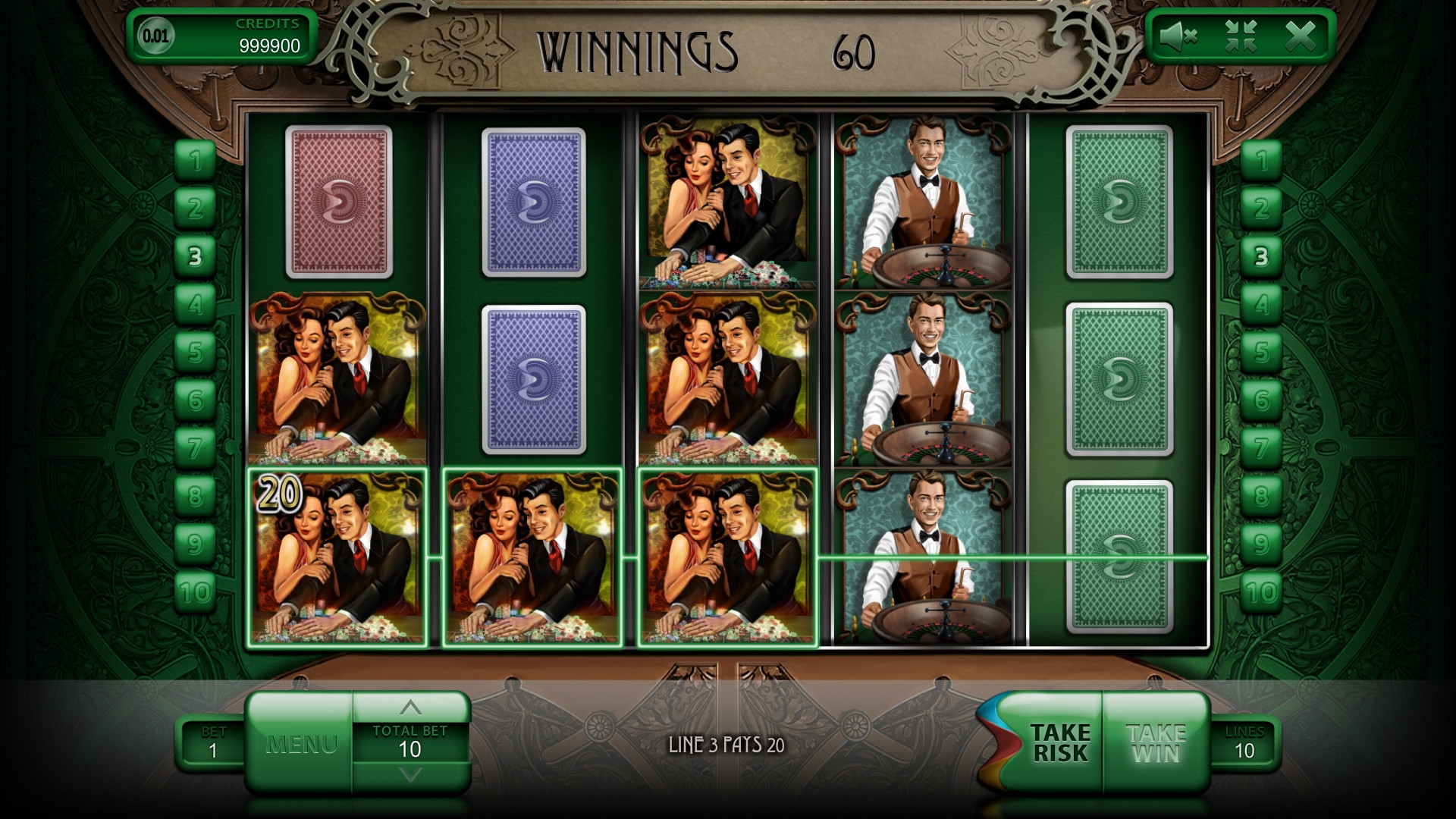Increase total bet with up arrow
Screen dimensions: 1456x819
410,708
